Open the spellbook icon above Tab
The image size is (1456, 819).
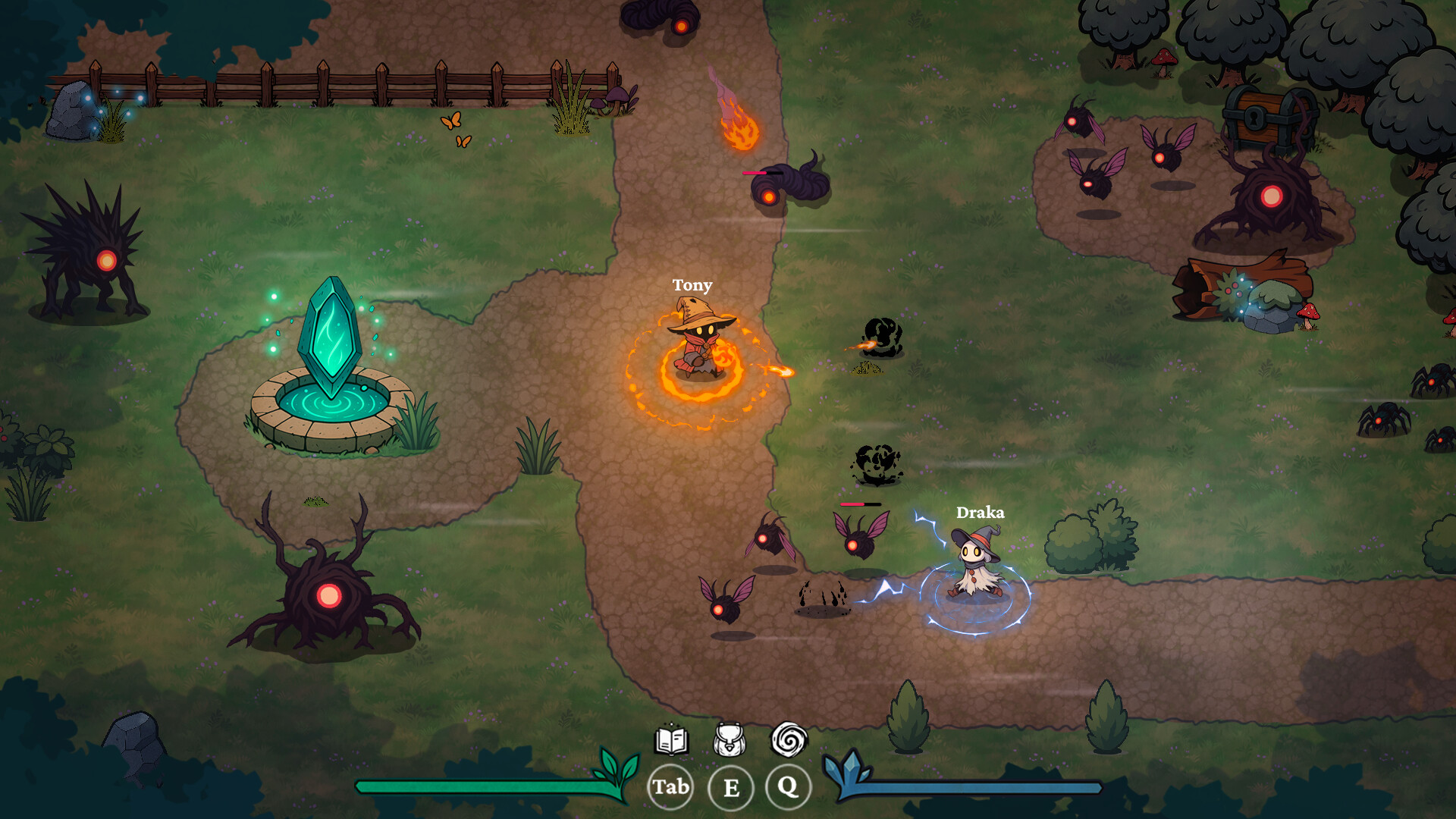pyautogui.click(x=670, y=739)
